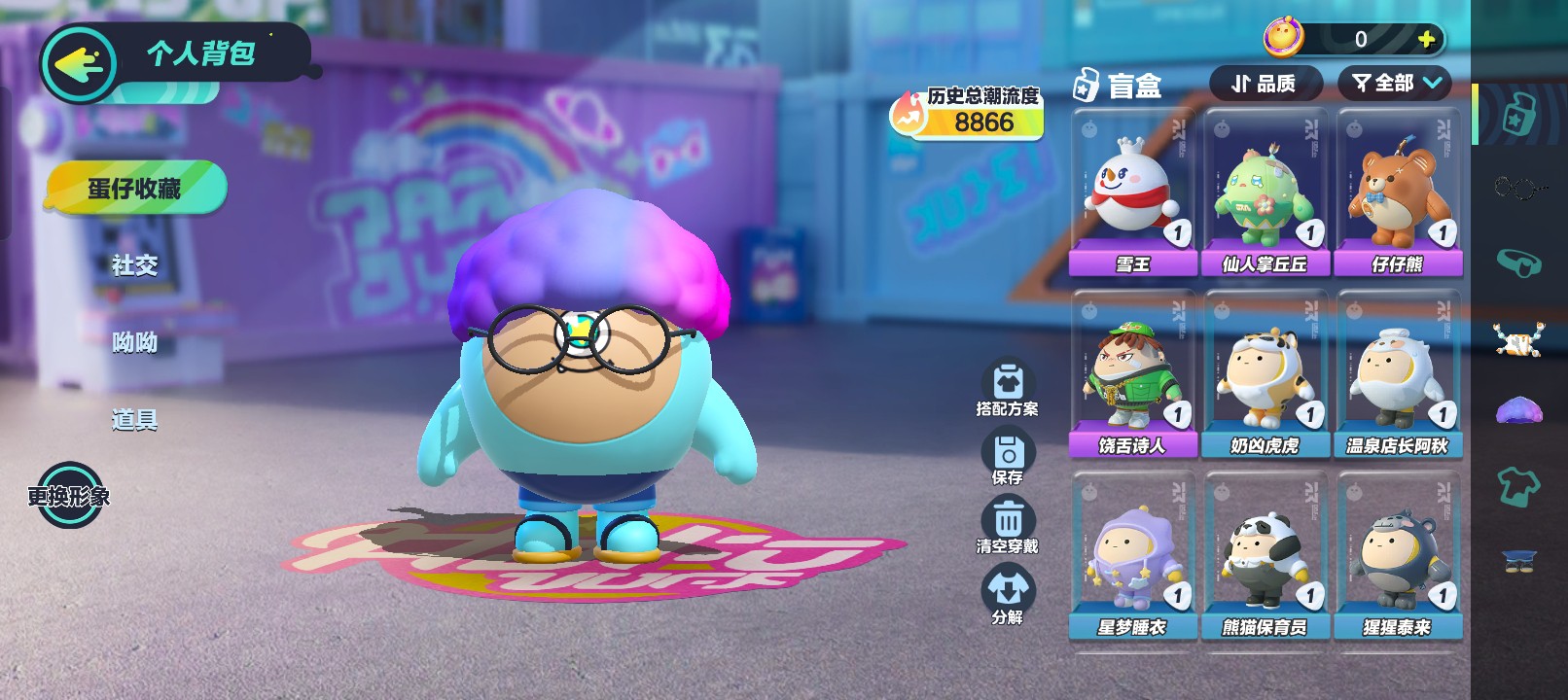This screenshot has width=1568, height=700.
Task: Add currency with the plus button
Action: point(1426,39)
